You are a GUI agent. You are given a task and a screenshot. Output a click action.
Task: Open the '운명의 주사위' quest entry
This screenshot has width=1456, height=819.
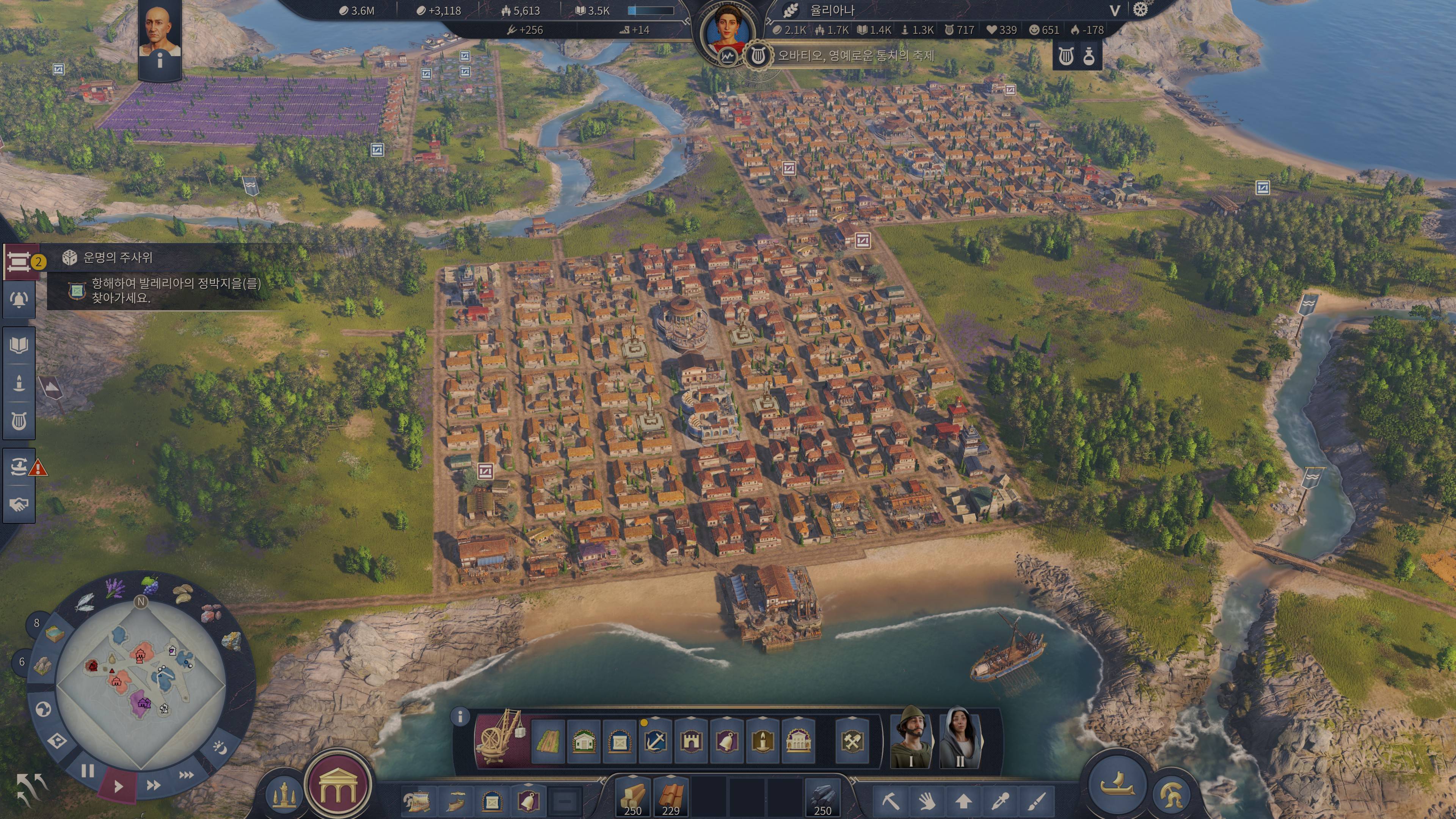[x=118, y=258]
